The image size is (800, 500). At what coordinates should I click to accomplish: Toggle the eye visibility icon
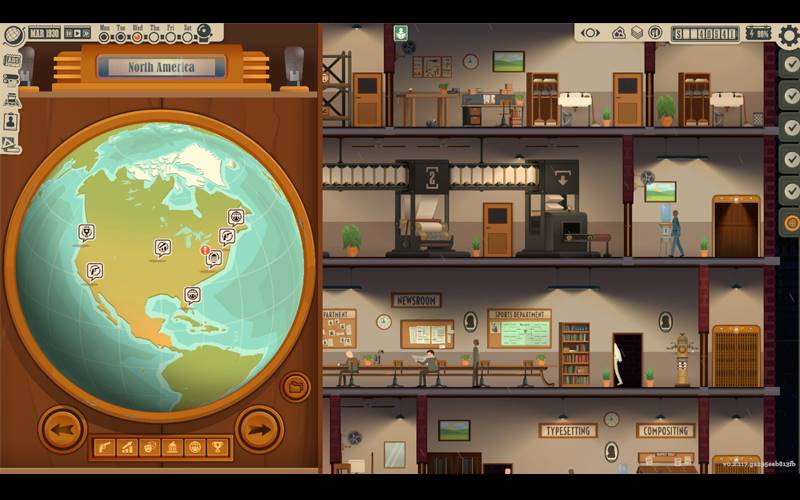[590, 33]
